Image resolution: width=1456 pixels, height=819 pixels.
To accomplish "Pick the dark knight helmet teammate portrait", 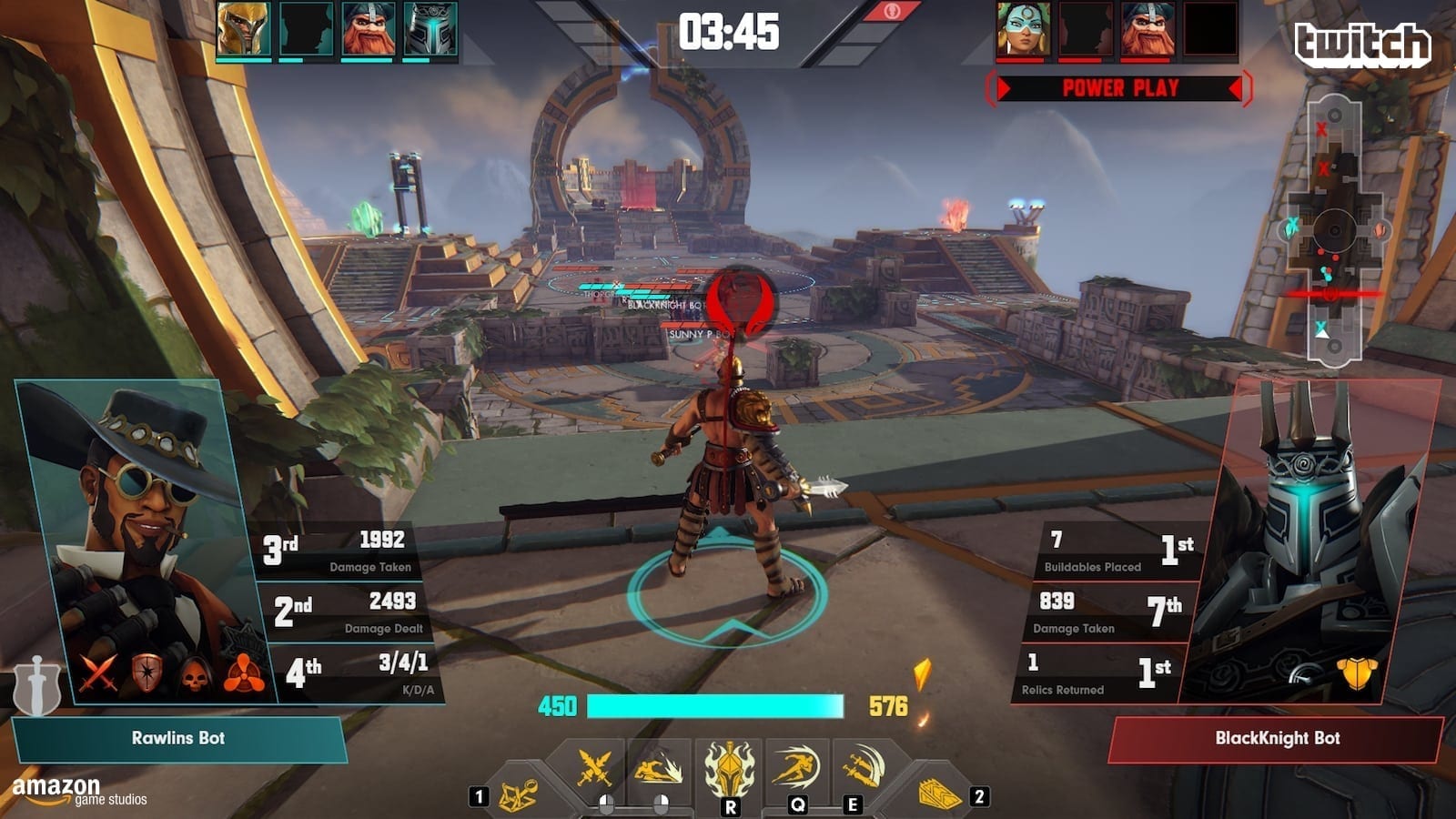I will pyautogui.click(x=430, y=30).
